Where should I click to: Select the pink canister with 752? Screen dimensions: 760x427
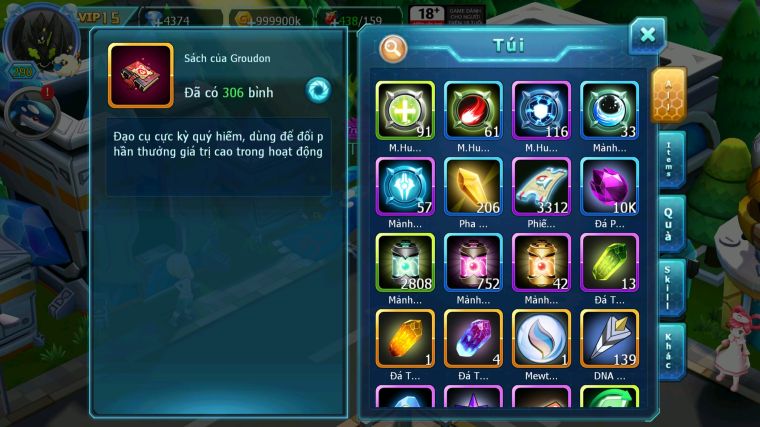[x=473, y=263]
